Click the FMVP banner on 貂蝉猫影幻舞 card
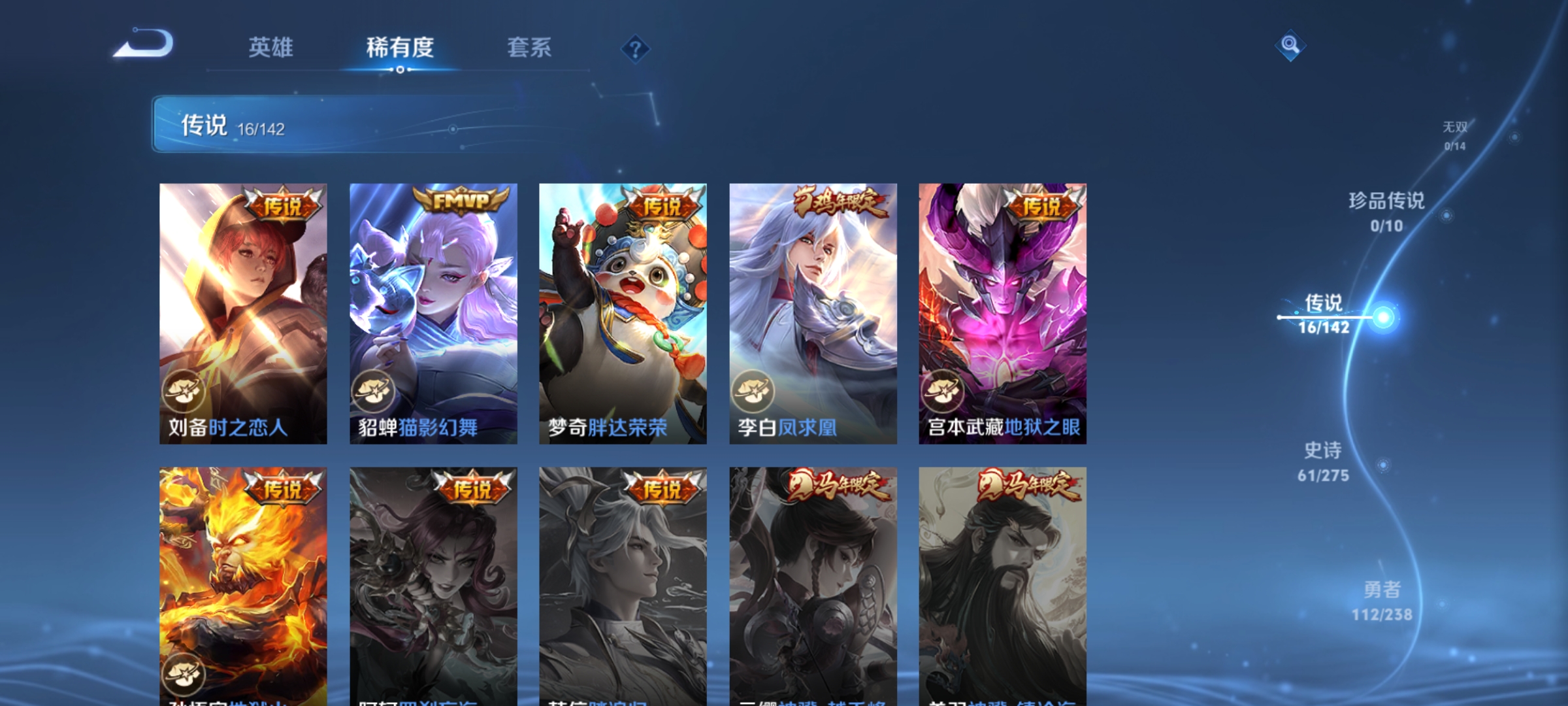 point(462,199)
